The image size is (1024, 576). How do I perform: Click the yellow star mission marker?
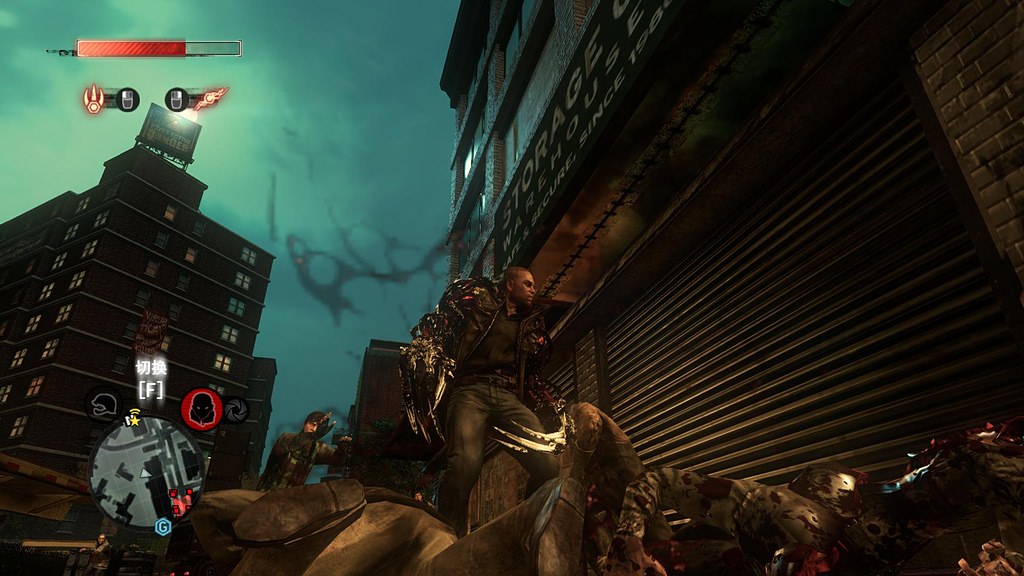[132, 421]
